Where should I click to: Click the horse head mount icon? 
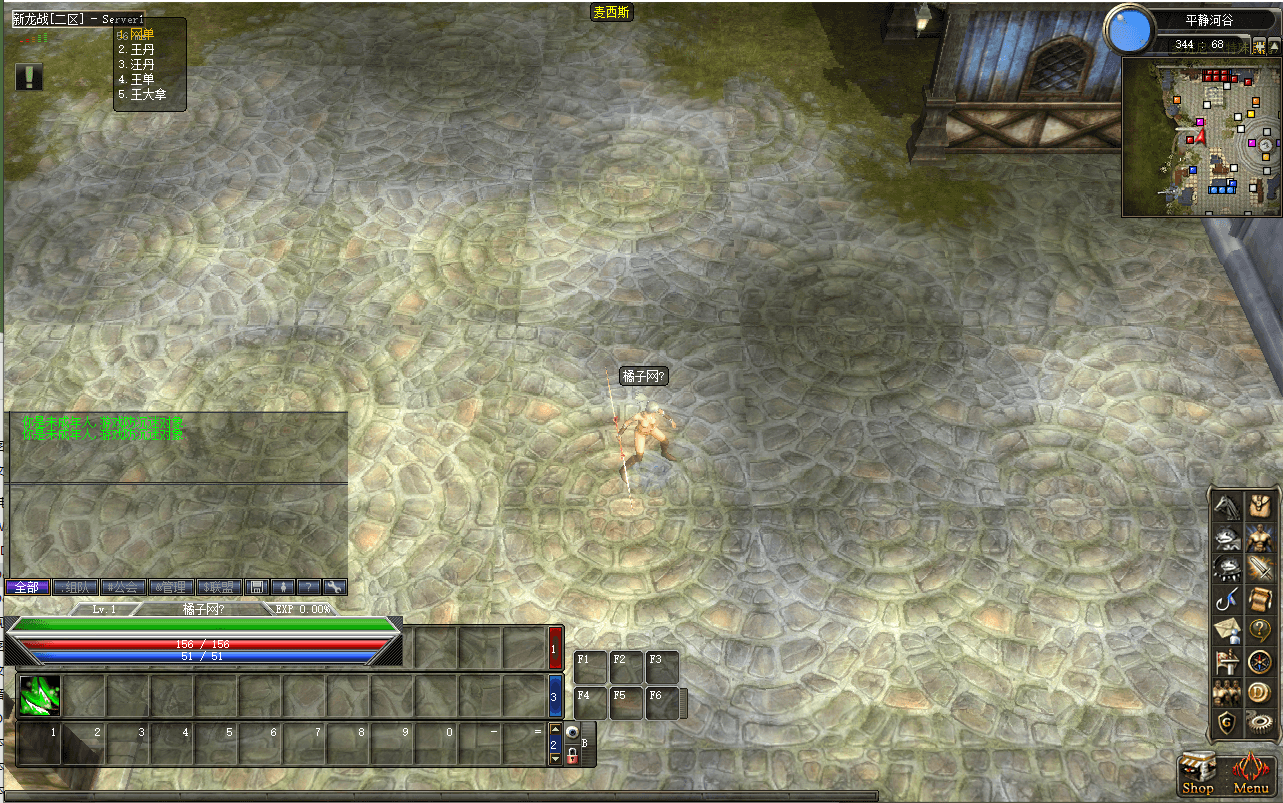click(1227, 508)
